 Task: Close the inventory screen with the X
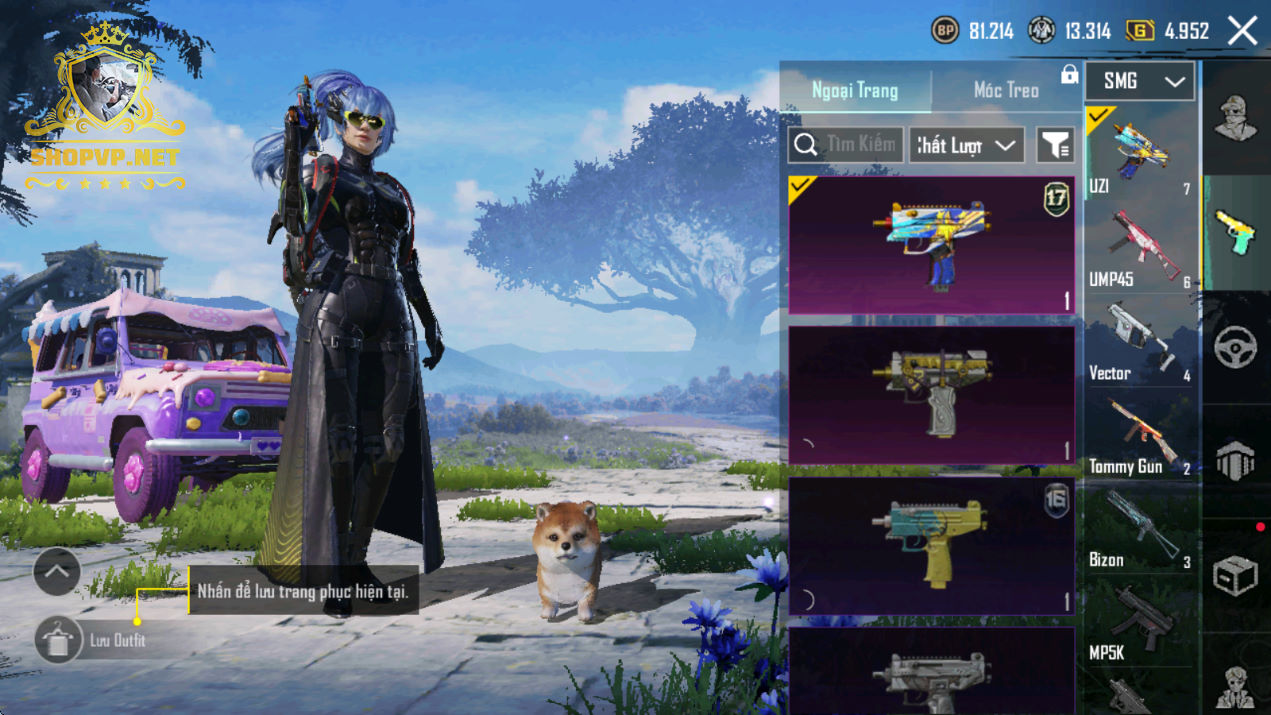[x=1243, y=31]
